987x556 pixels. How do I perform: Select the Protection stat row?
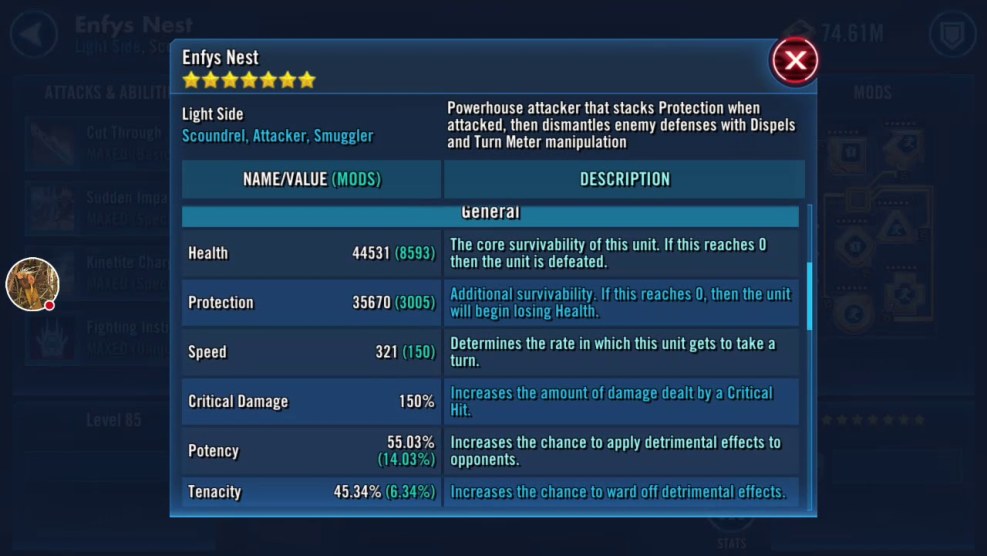click(311, 303)
